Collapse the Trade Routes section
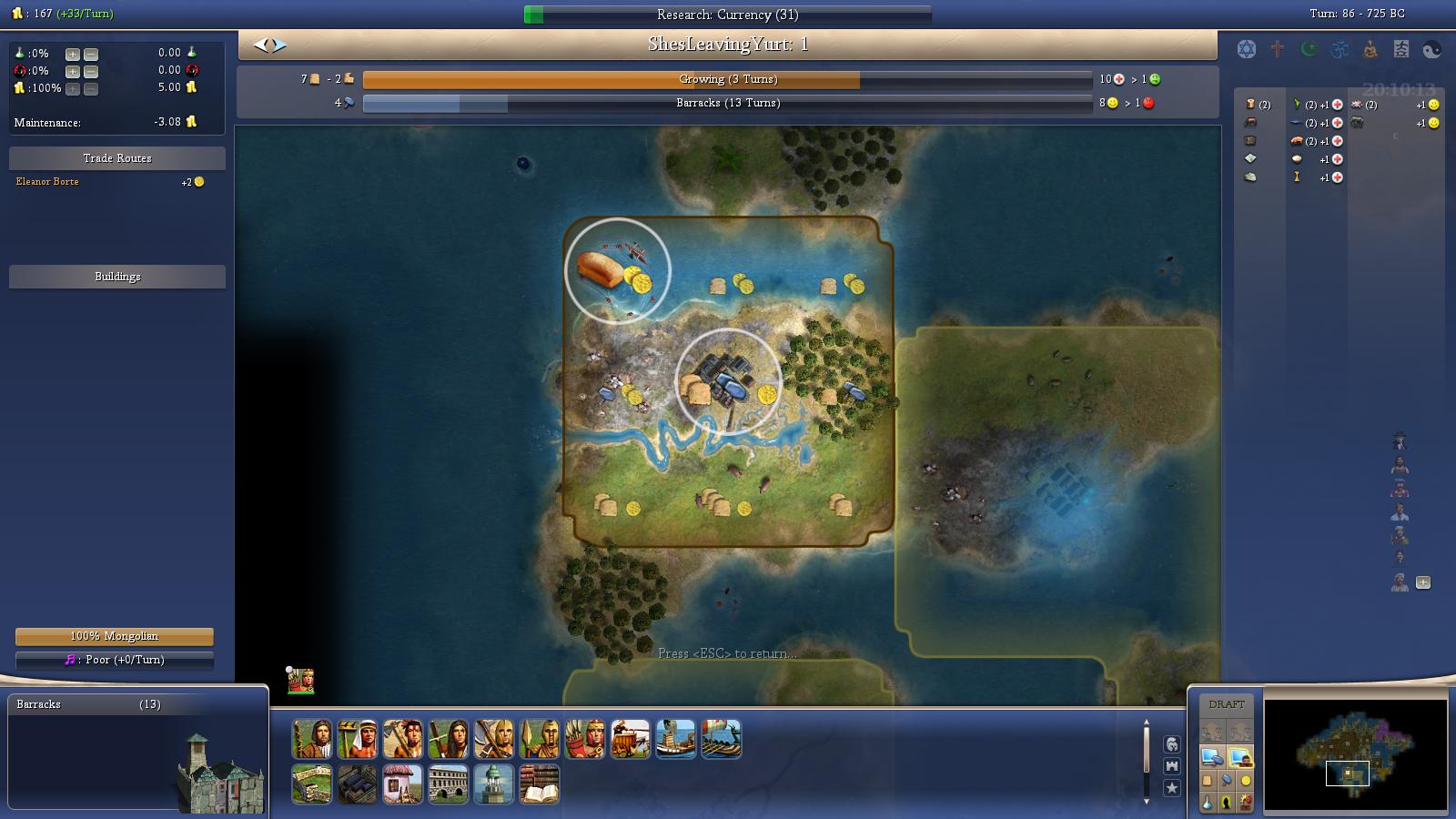This screenshot has height=819, width=1456. [x=116, y=157]
